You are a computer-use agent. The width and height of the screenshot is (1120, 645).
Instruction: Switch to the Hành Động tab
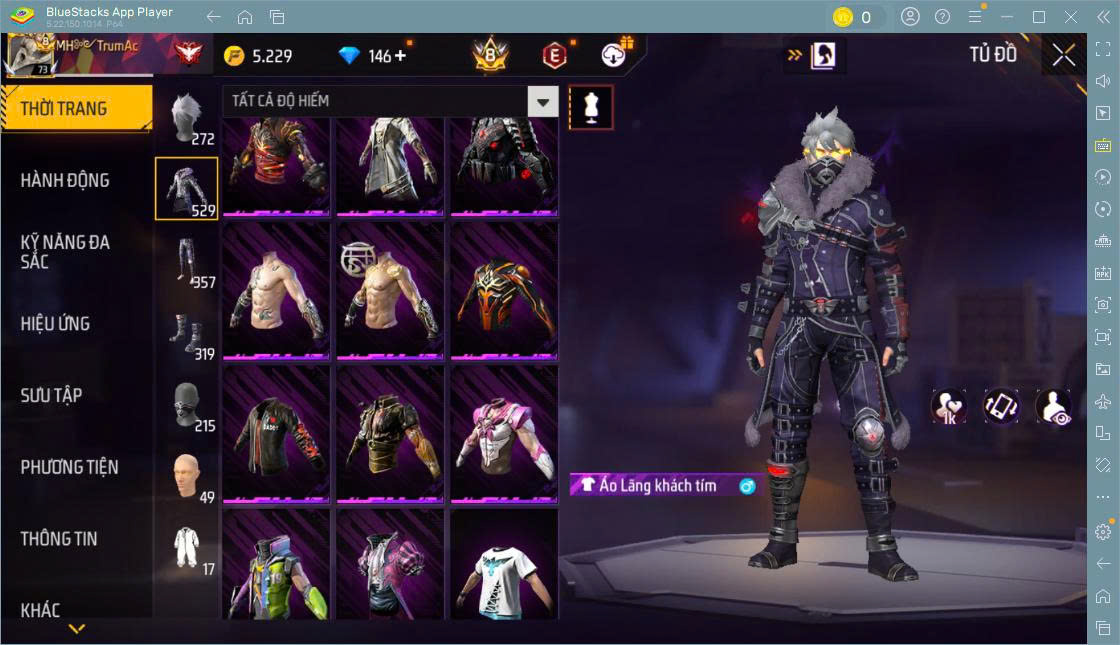pos(66,181)
